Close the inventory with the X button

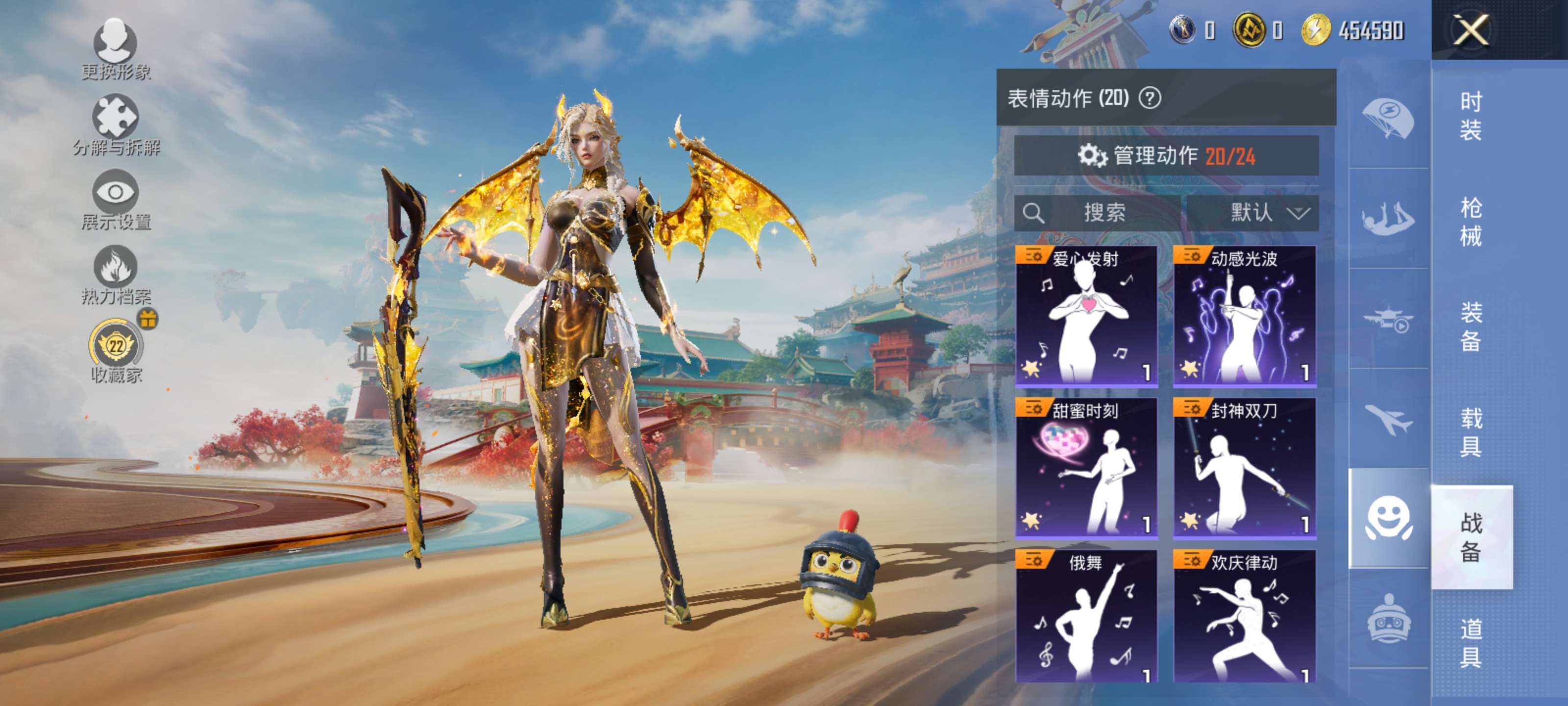pyautogui.click(x=1470, y=29)
